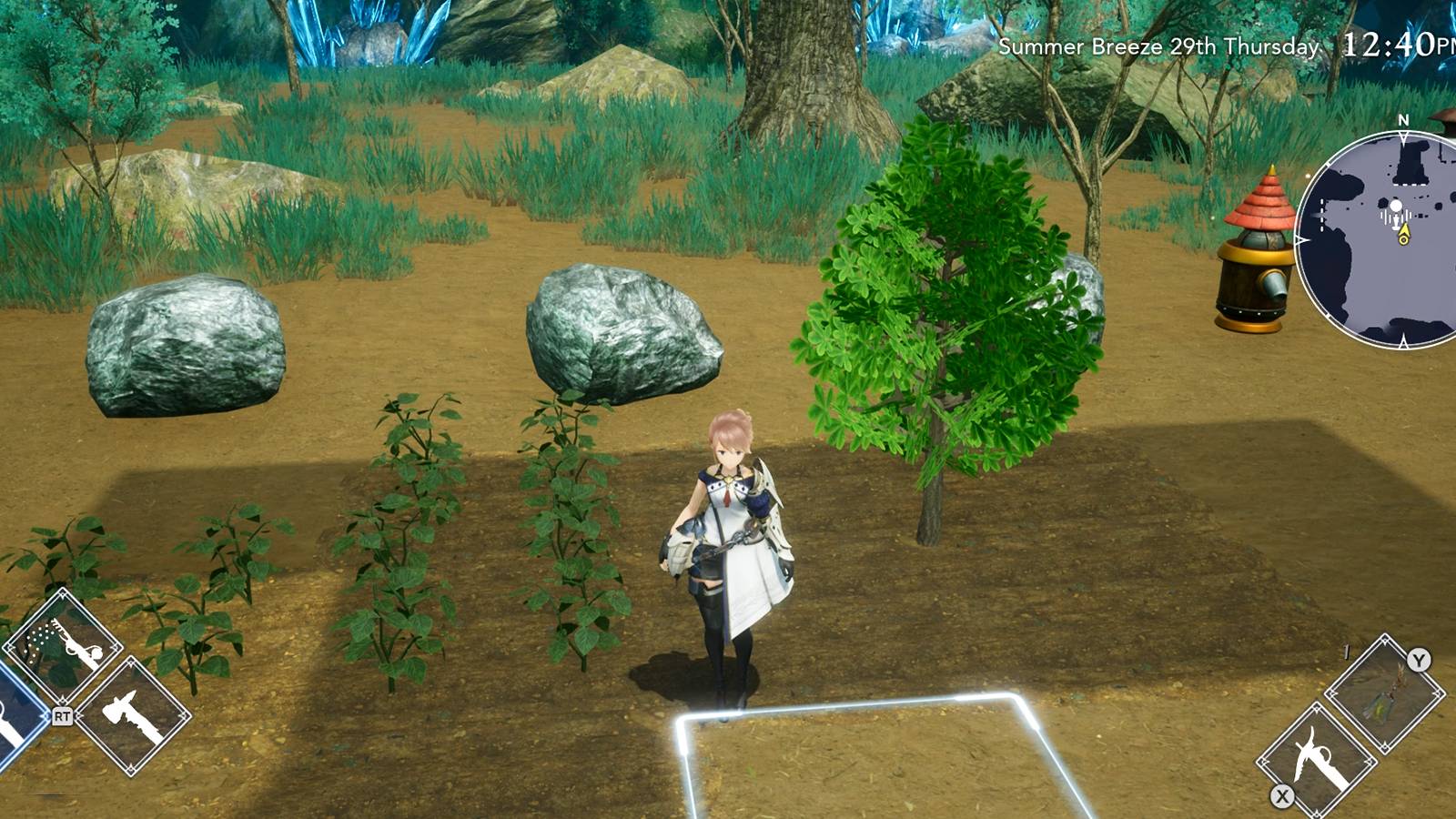
Task: Click the seed item icon next to Y
Action: (1385, 693)
